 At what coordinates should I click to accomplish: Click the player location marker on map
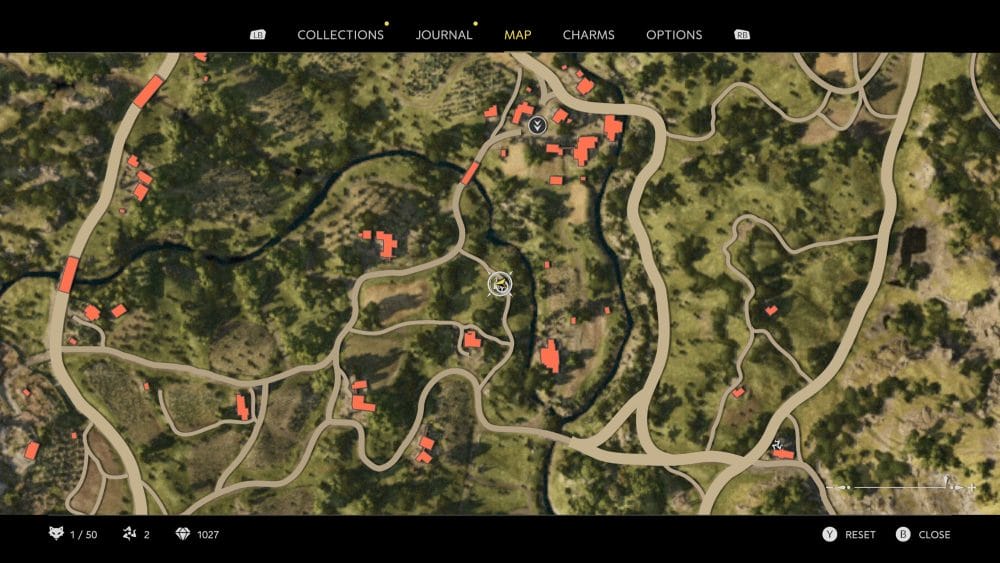coord(500,284)
